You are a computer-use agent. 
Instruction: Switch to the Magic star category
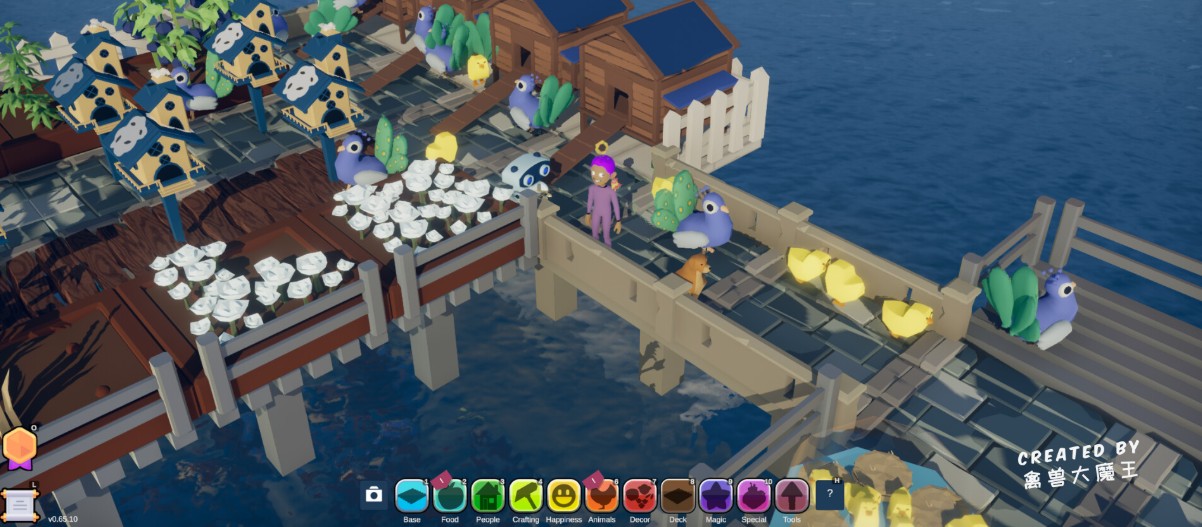click(716, 495)
